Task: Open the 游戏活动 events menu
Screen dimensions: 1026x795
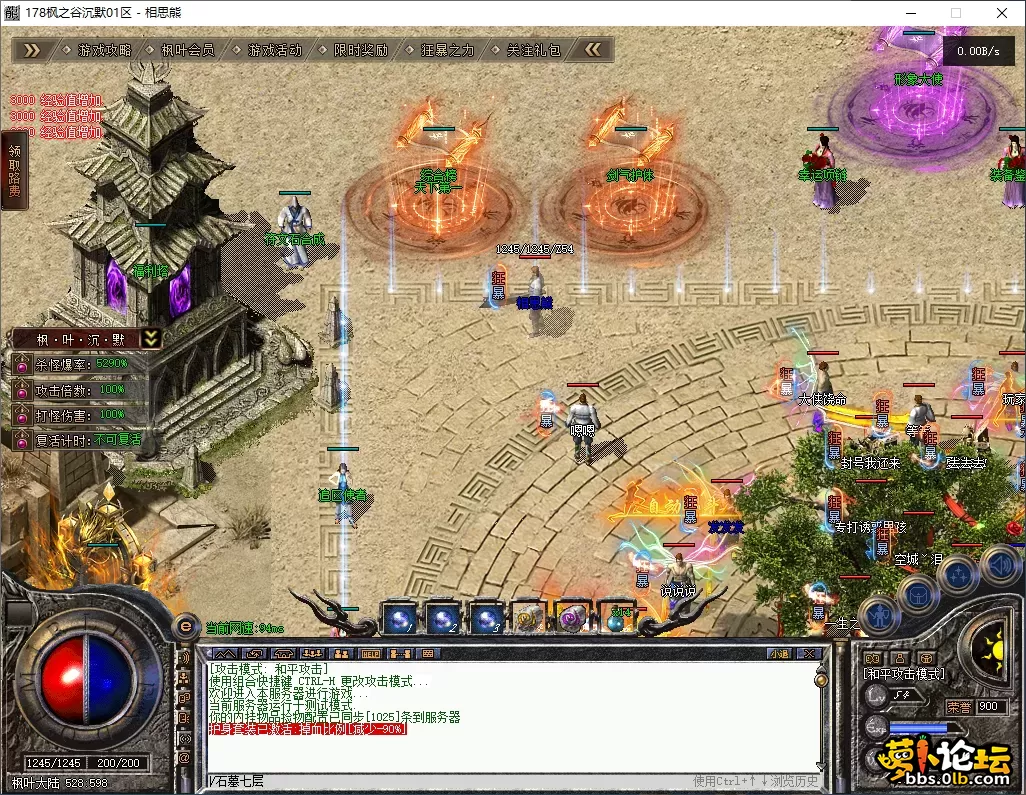Action: (274, 50)
